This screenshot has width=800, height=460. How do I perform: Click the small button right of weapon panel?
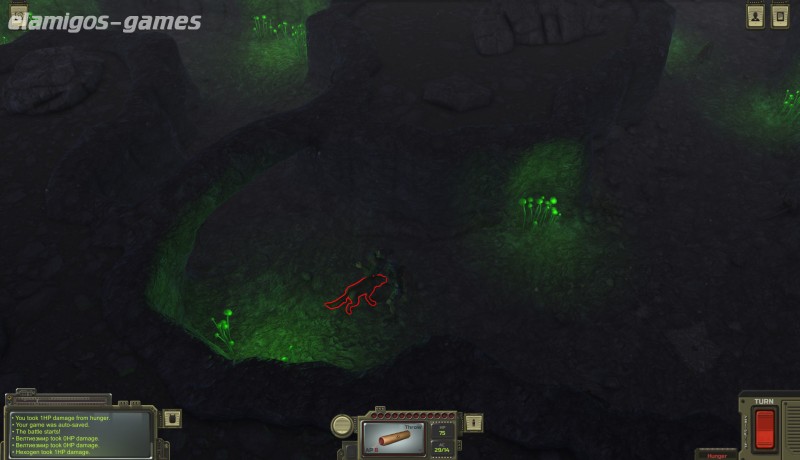[x=474, y=423]
